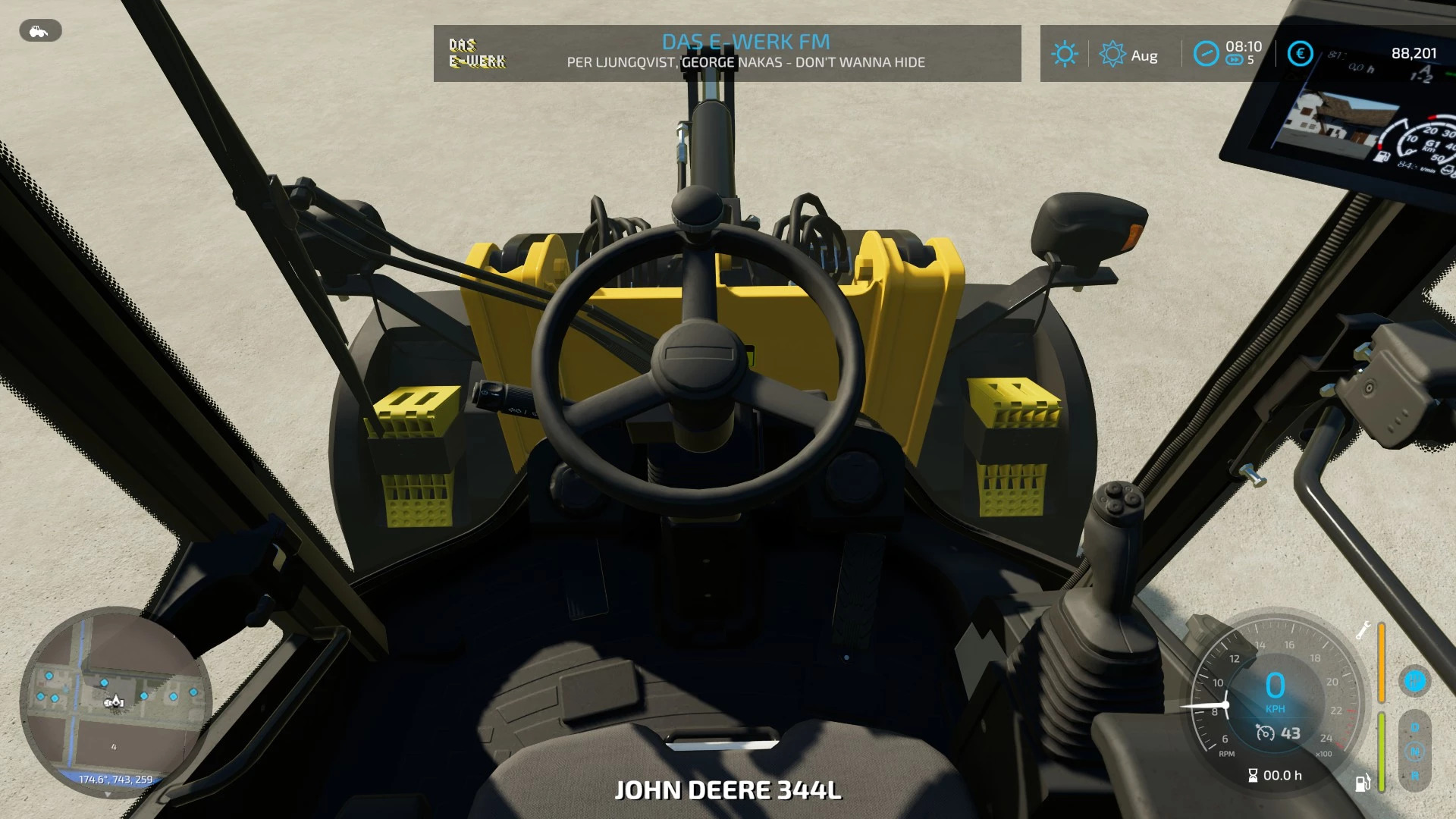Open the August season calendar indicator

pos(1128,55)
